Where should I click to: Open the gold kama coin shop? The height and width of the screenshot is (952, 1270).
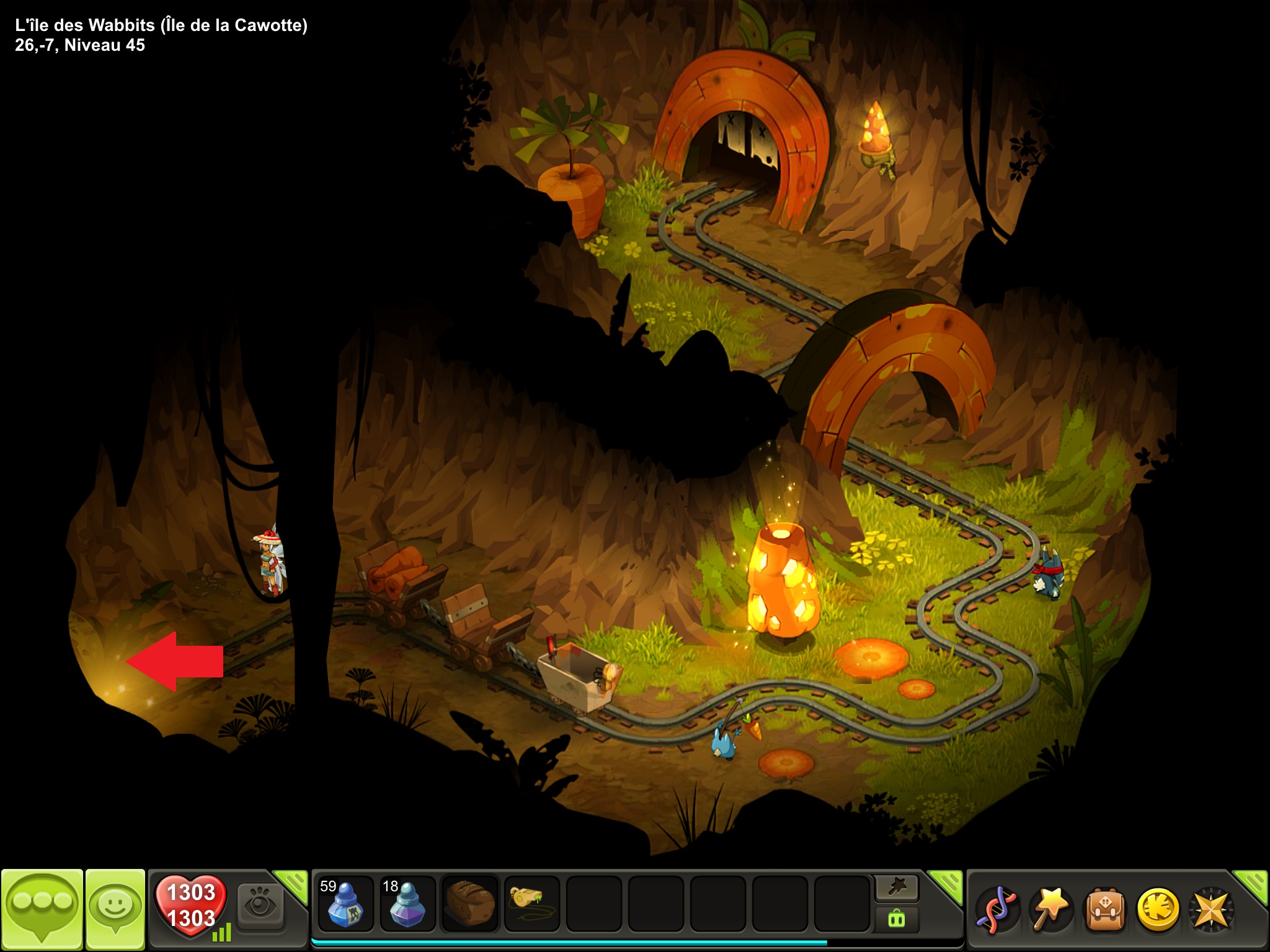1157,910
